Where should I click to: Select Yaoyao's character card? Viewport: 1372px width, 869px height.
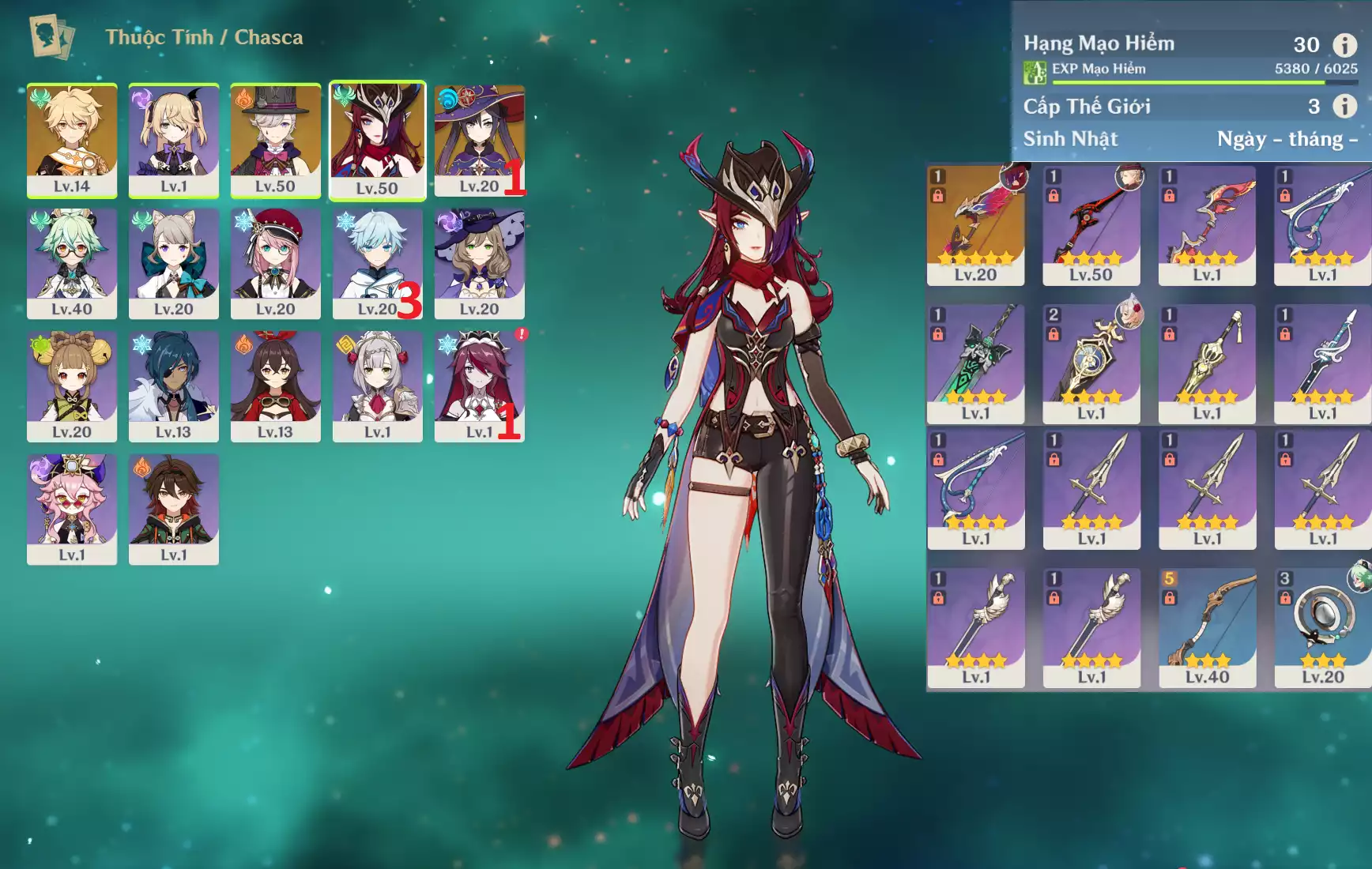click(x=72, y=386)
